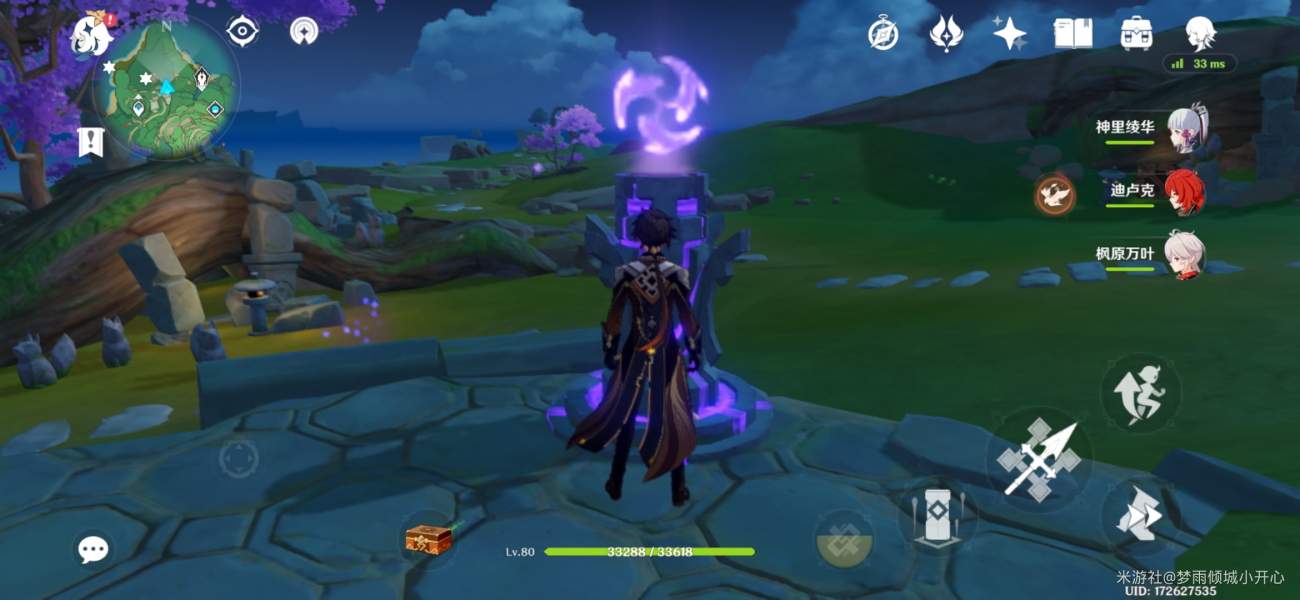Screen dimensions: 1300x600
Task: Tap the arch-shaped icon beside the minimap
Action: tap(304, 31)
